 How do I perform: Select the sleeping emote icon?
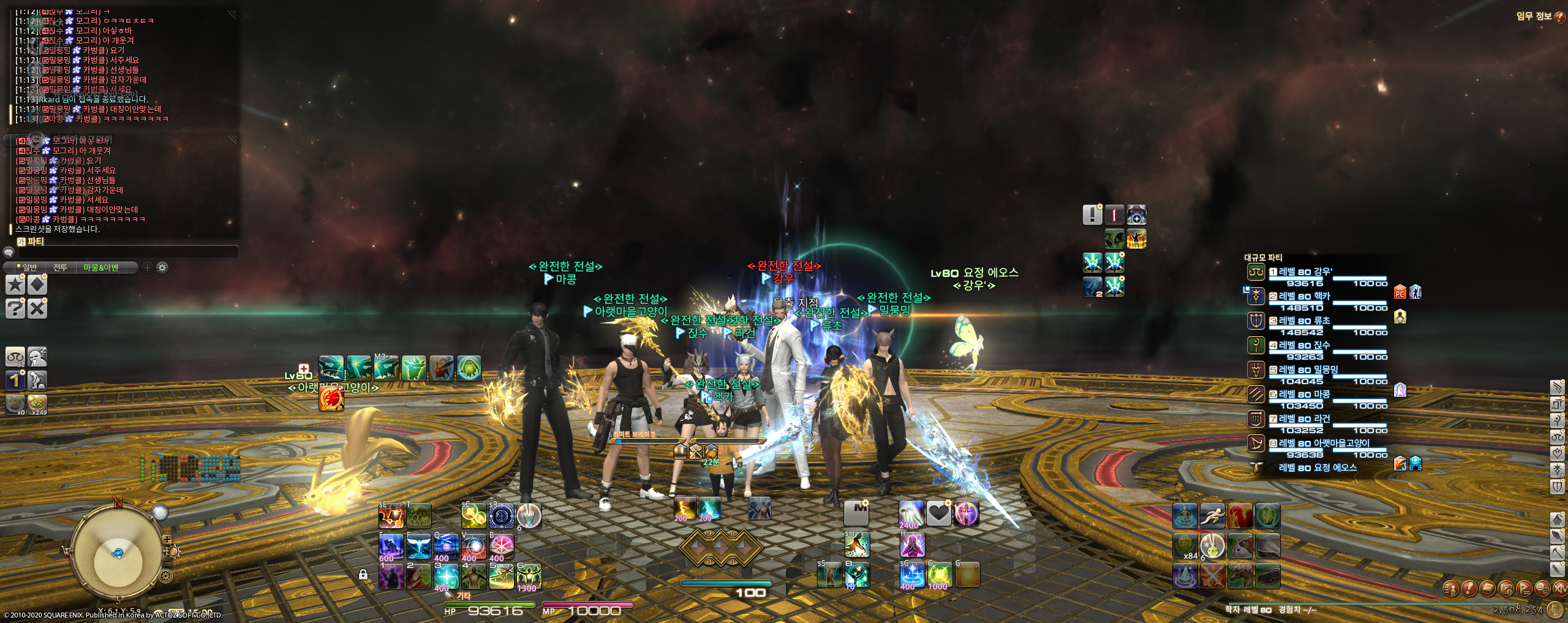click(37, 357)
